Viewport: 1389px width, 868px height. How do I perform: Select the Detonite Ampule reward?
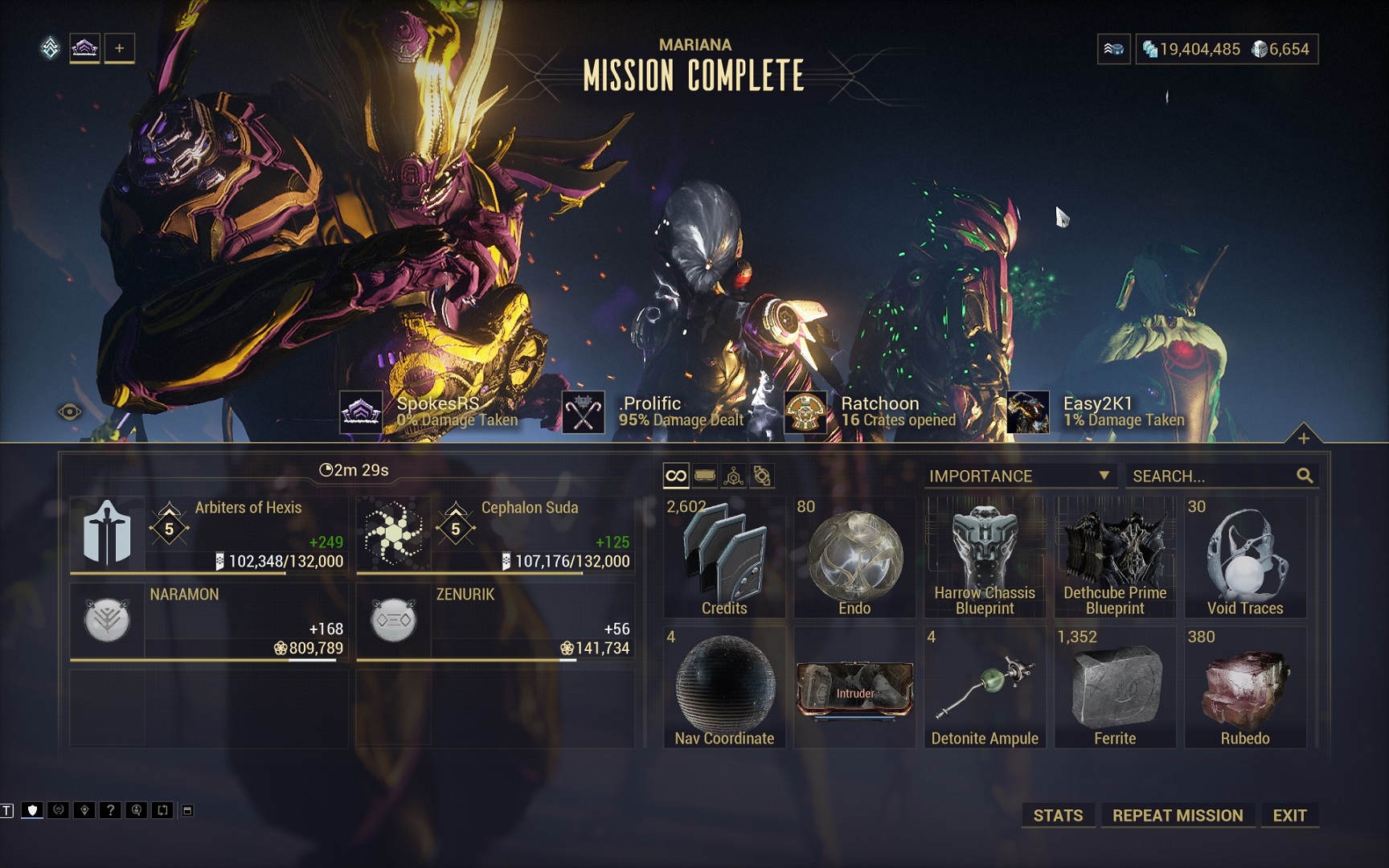coord(985,688)
